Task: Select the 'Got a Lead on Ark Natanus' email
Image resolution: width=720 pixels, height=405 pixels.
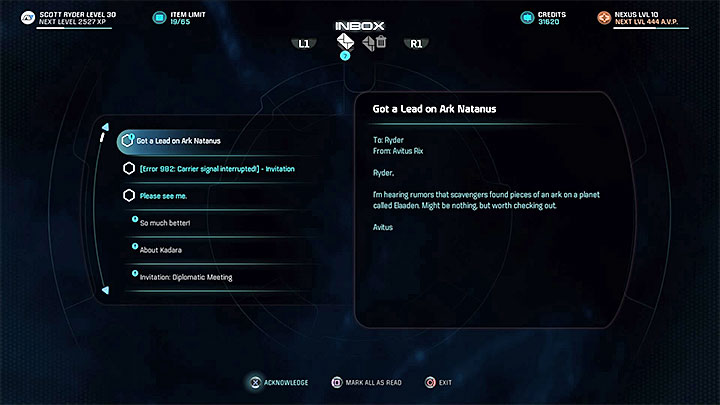Action: coord(180,141)
